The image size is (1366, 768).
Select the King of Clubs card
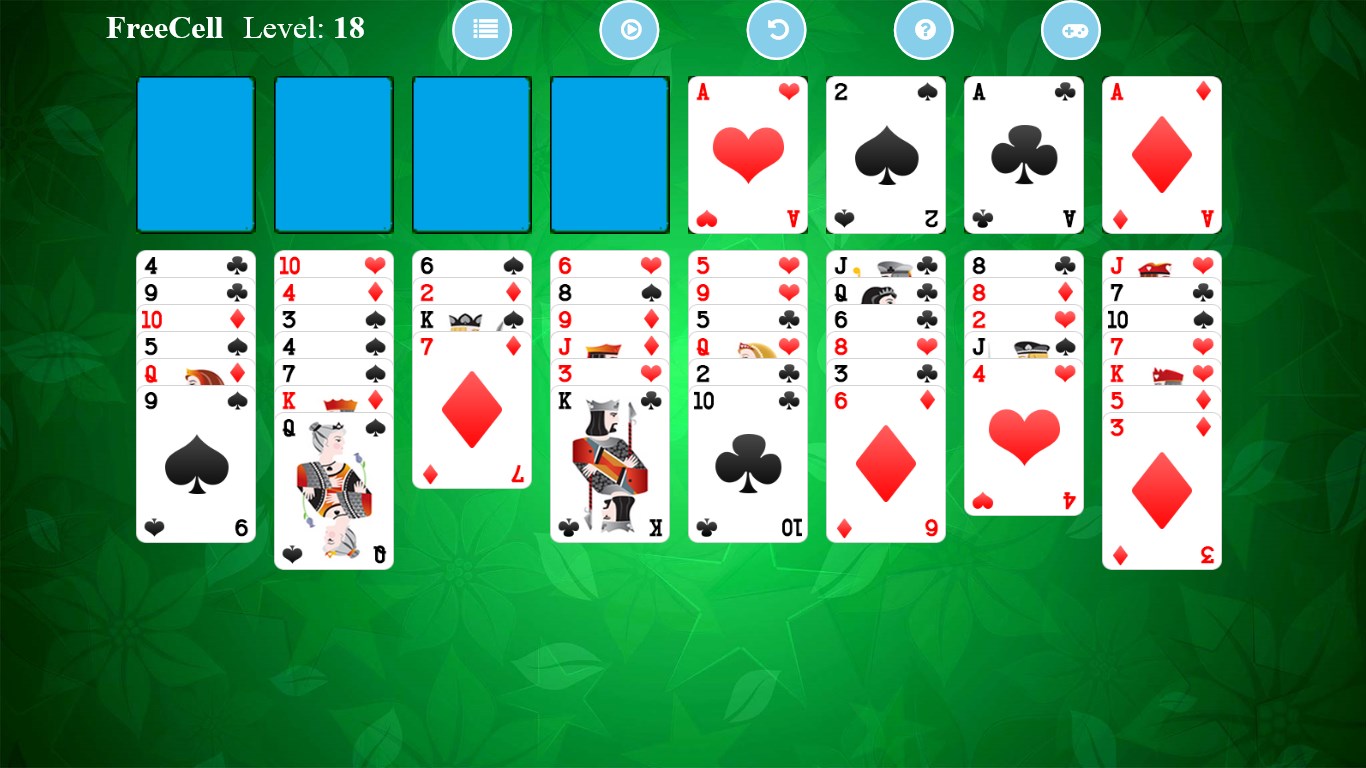click(609, 460)
